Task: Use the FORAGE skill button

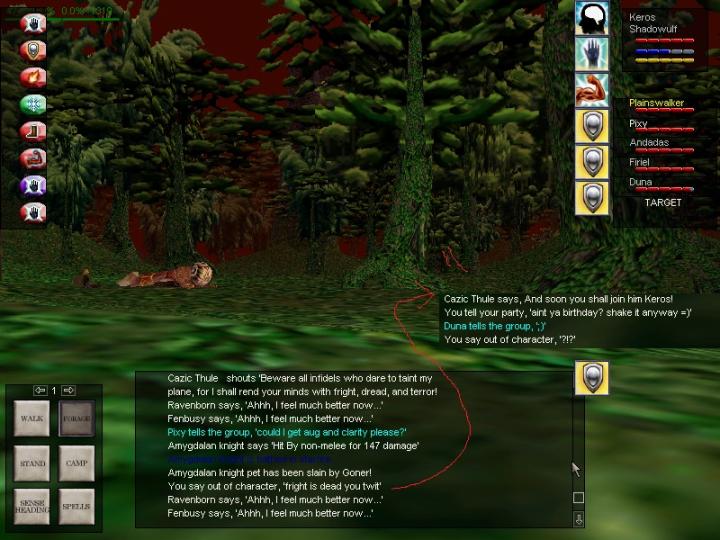Action: (x=76, y=418)
